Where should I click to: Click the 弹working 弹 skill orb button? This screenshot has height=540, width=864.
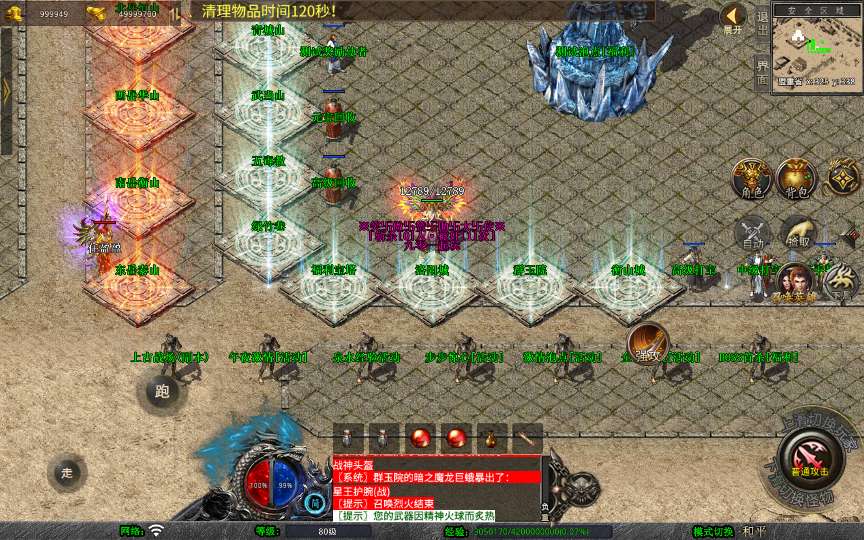[x=648, y=343]
